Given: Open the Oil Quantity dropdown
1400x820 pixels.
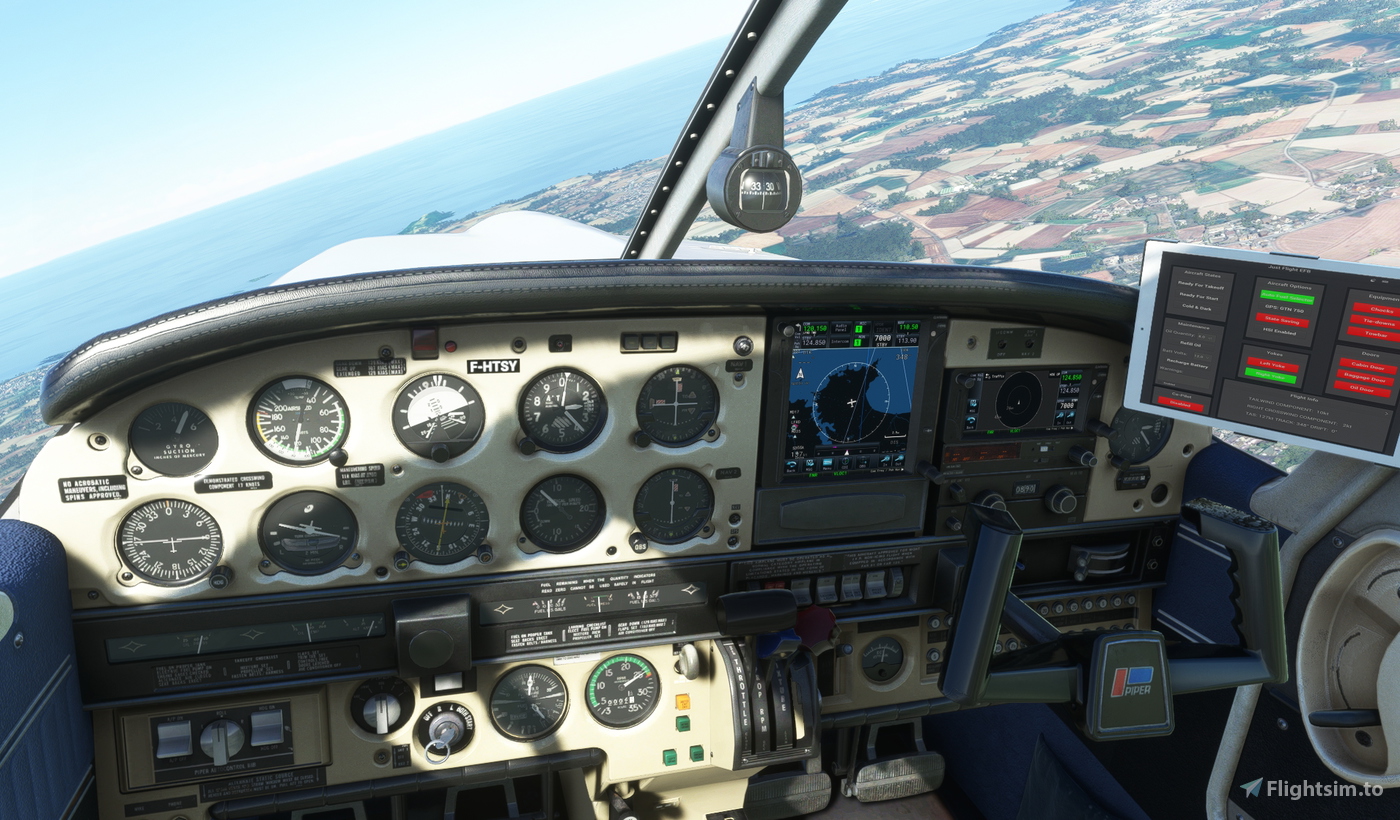Looking at the screenshot, I should (1207, 336).
